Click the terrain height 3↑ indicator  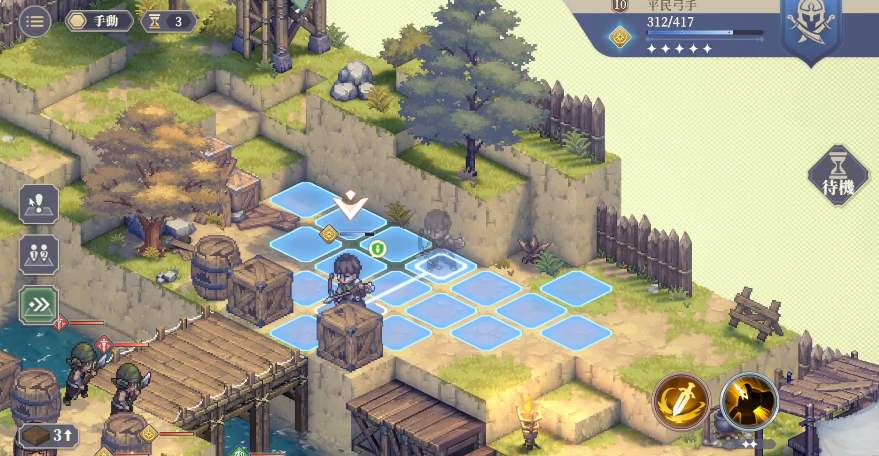pyautogui.click(x=48, y=435)
